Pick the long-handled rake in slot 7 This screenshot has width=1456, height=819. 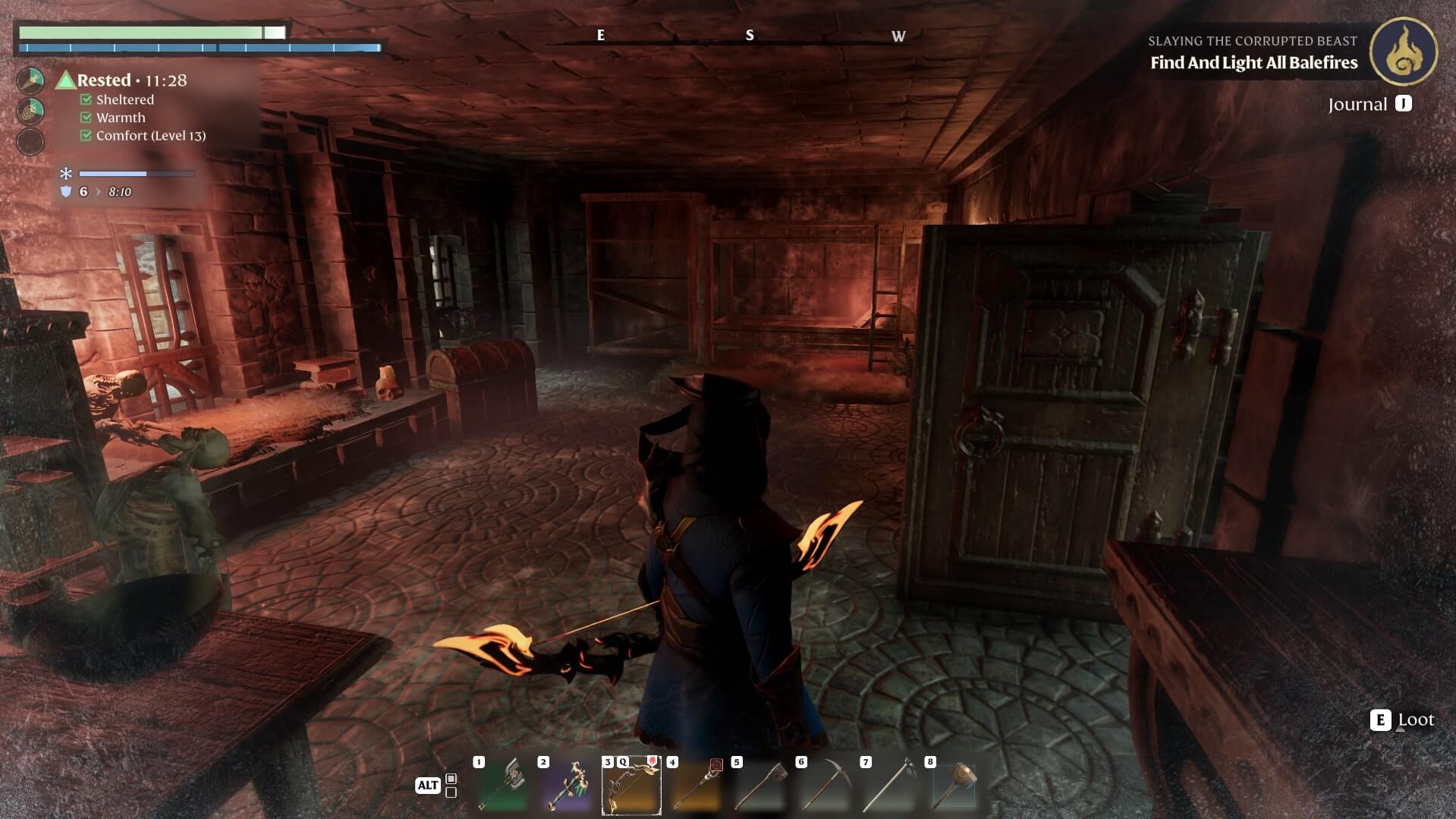pyautogui.click(x=889, y=786)
